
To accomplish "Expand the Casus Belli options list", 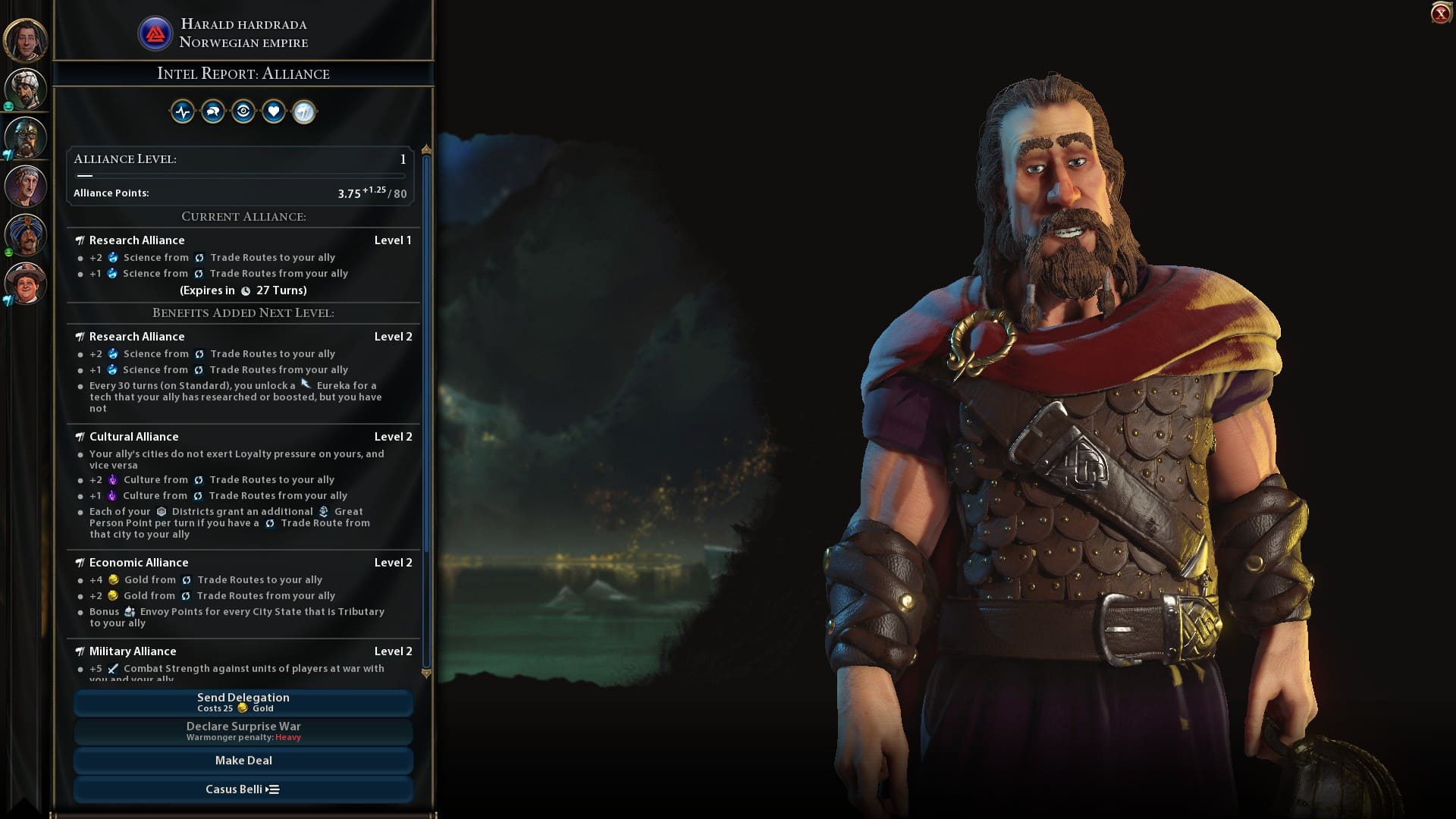I will 242,789.
